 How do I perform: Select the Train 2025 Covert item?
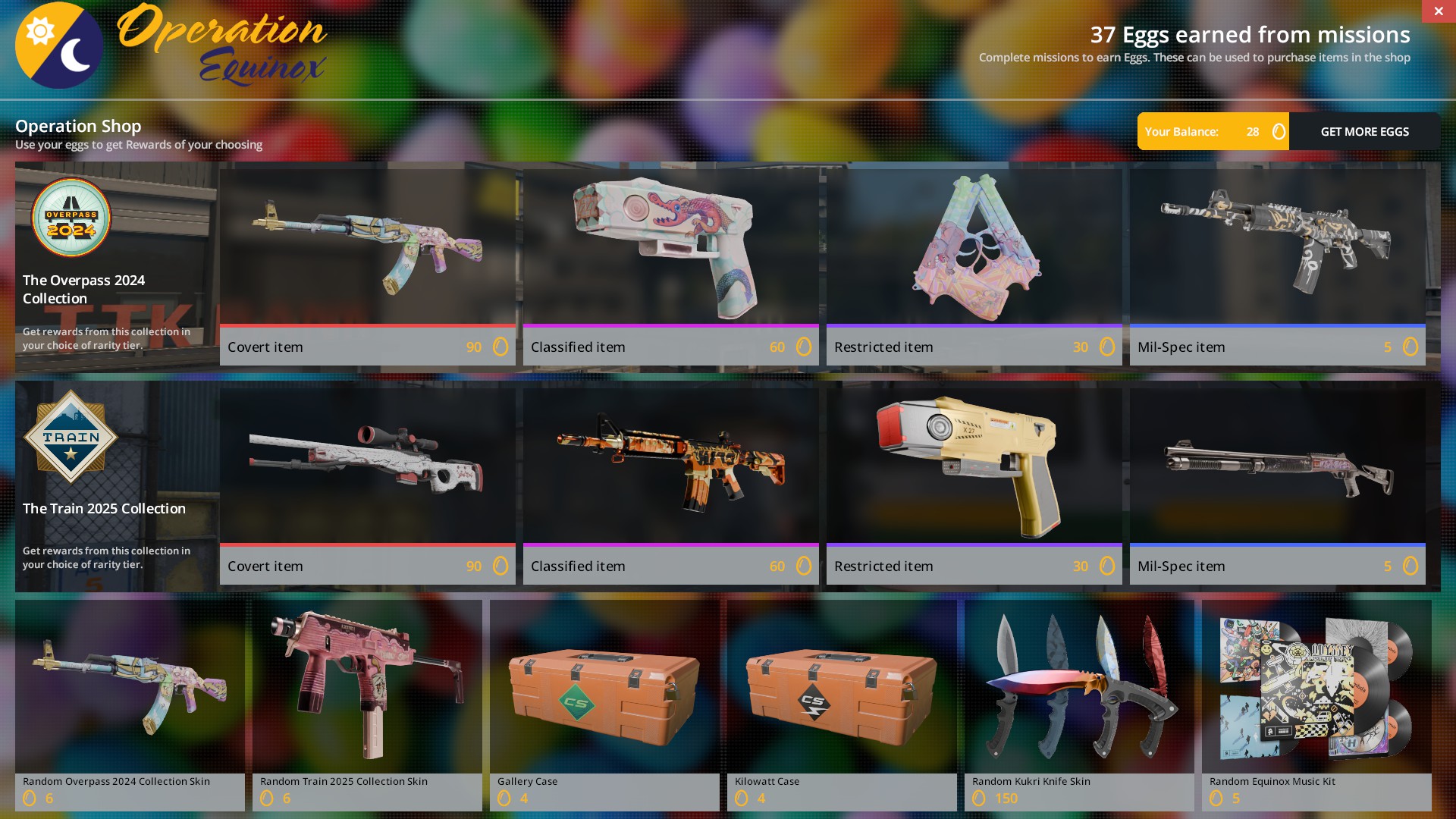pos(367,486)
